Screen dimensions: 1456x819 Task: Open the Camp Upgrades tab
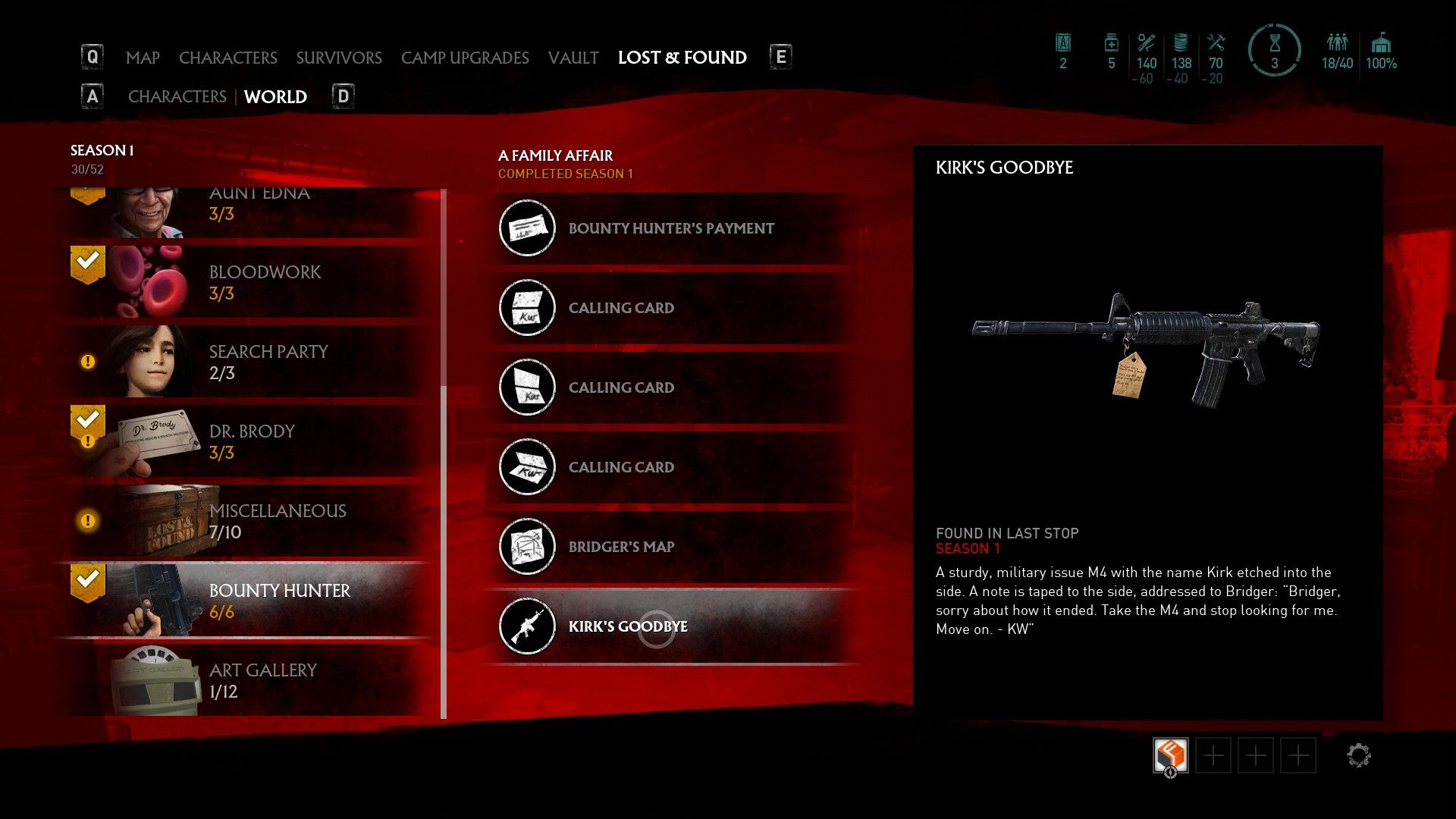tap(465, 58)
